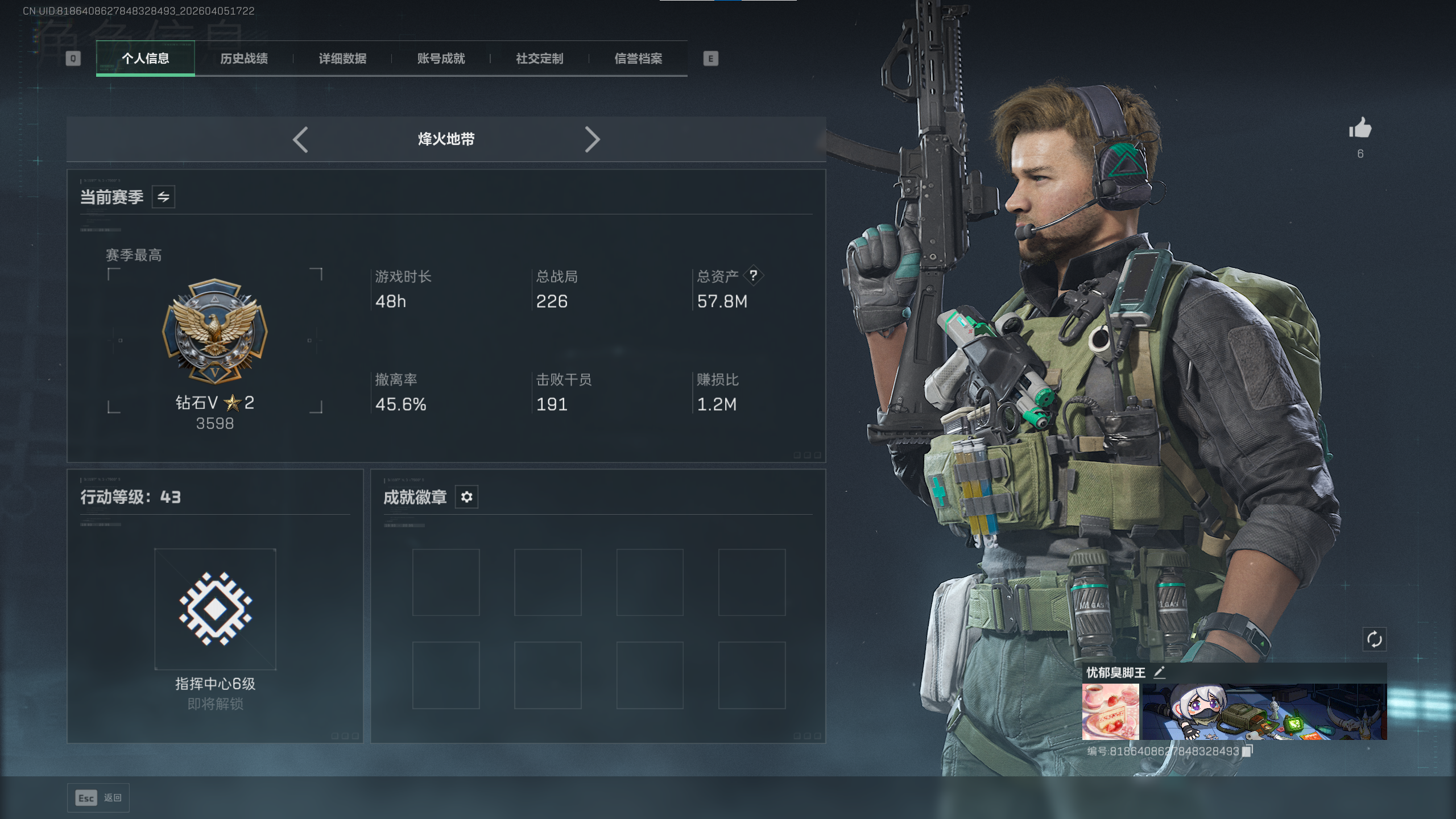This screenshot has width=1456, height=819.
Task: Open the 历史战绩 tab
Action: 244,59
